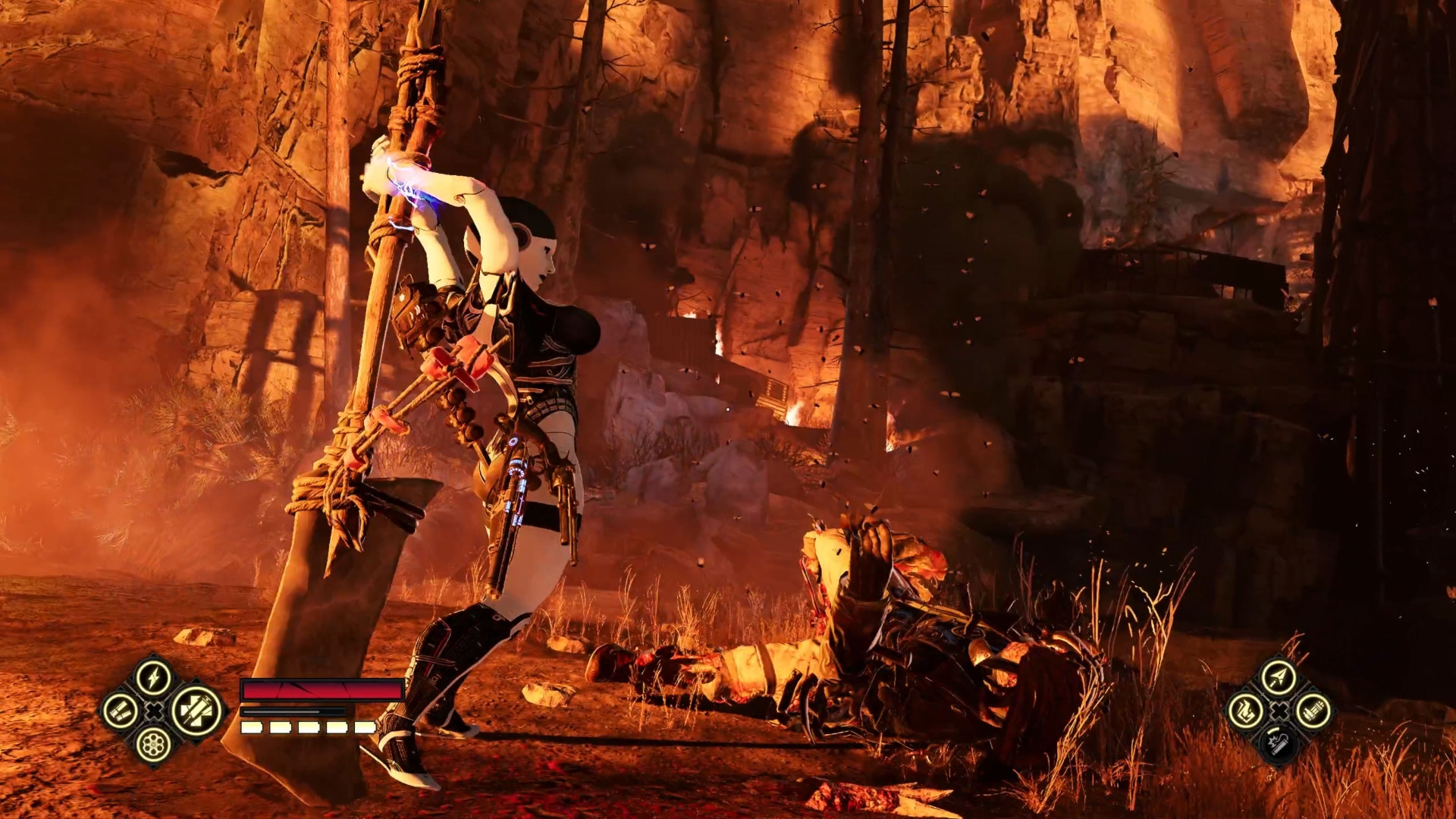The height and width of the screenshot is (819, 1456).
Task: Choose the flaming beast ability icon
Action: coord(1246,710)
